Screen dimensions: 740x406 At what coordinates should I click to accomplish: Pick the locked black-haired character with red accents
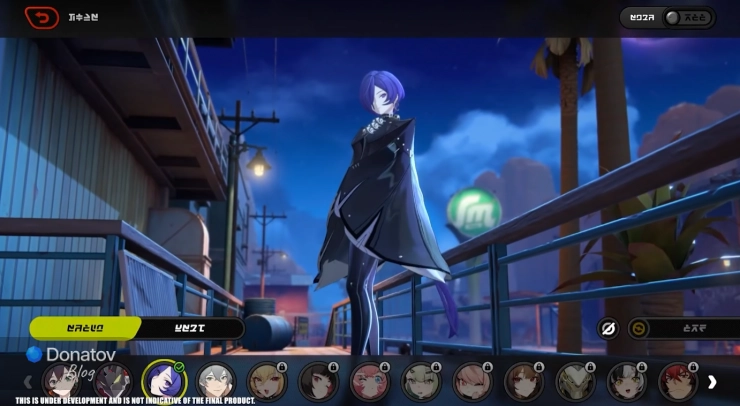[318, 381]
